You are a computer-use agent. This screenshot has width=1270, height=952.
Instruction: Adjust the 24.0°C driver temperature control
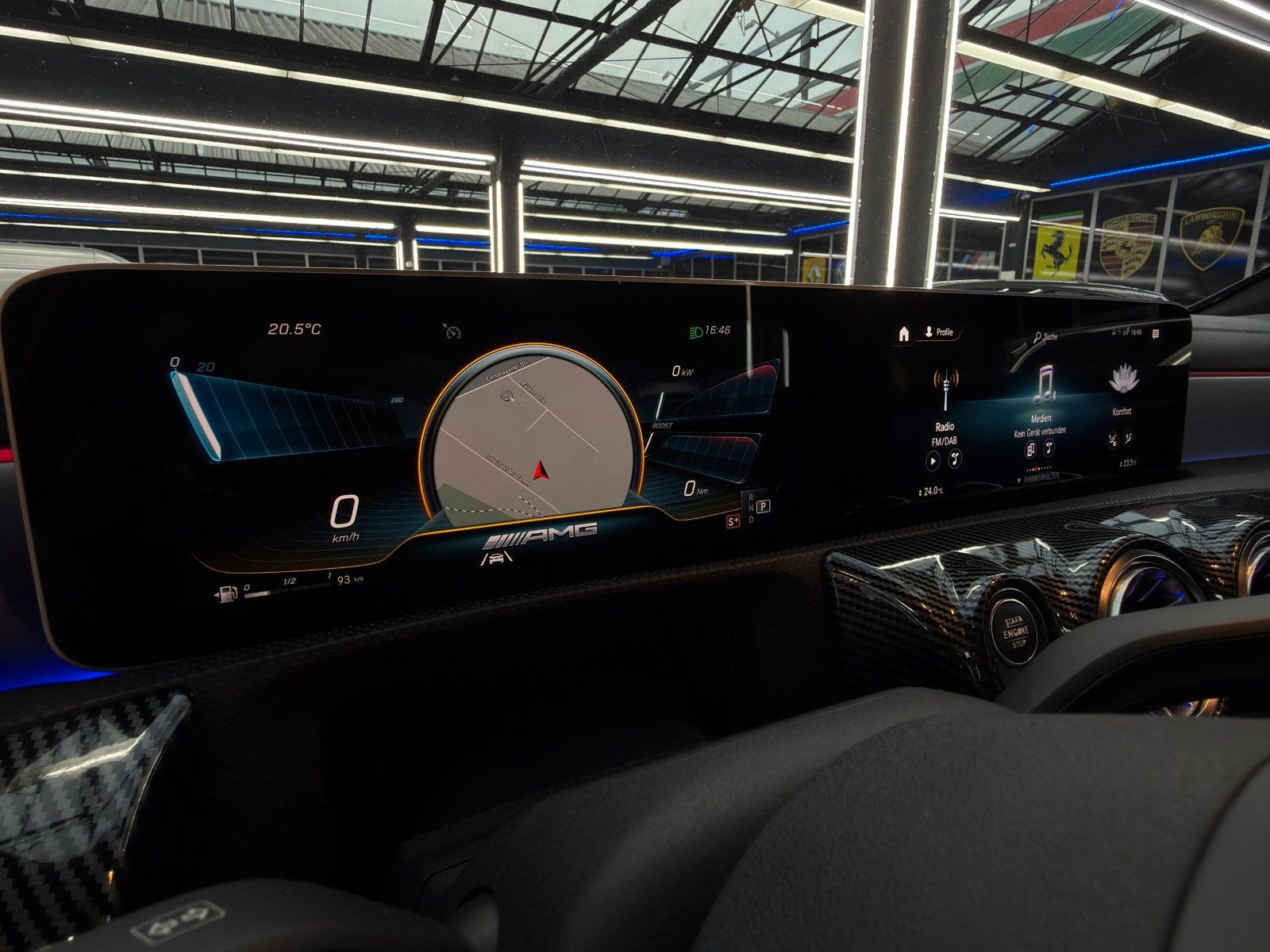click(929, 491)
